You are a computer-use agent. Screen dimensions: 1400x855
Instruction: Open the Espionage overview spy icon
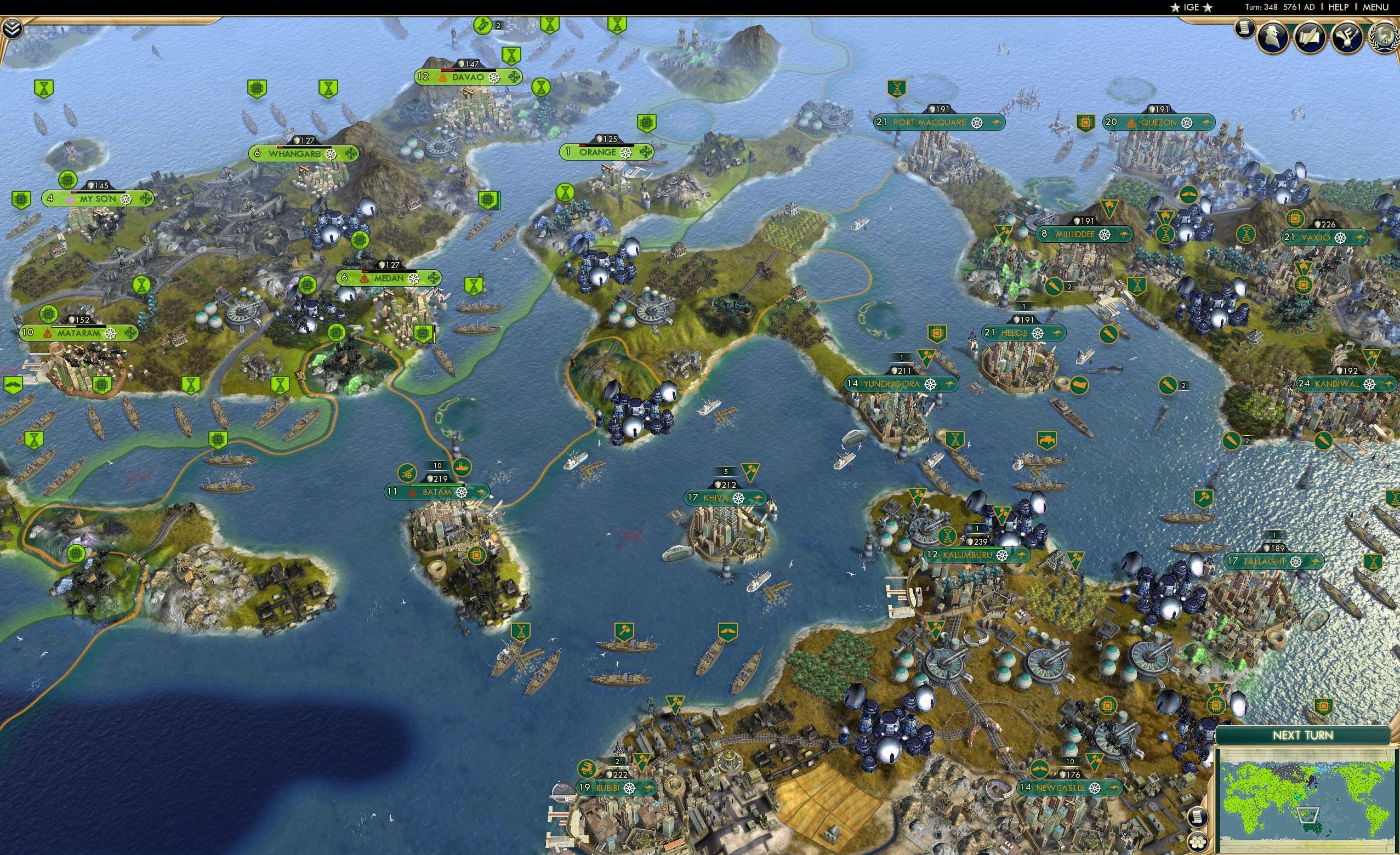[1274, 38]
